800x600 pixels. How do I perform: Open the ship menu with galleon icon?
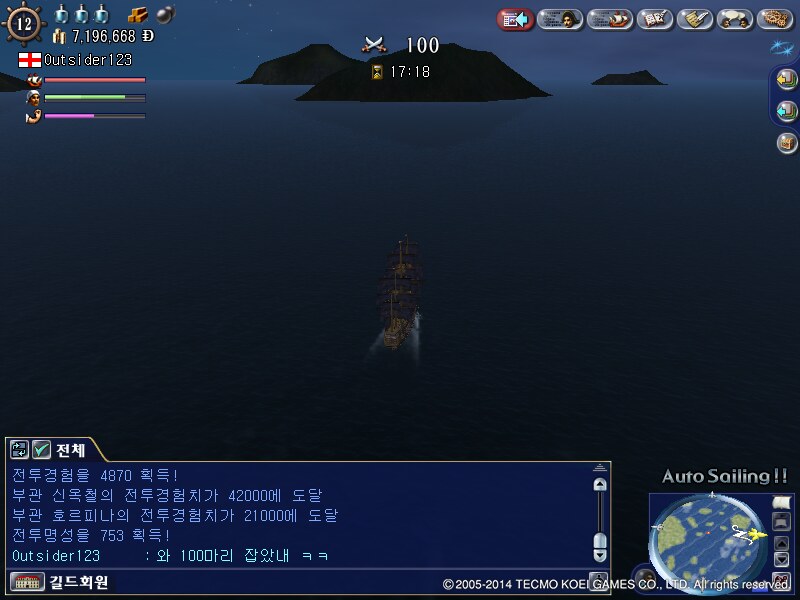(x=609, y=18)
